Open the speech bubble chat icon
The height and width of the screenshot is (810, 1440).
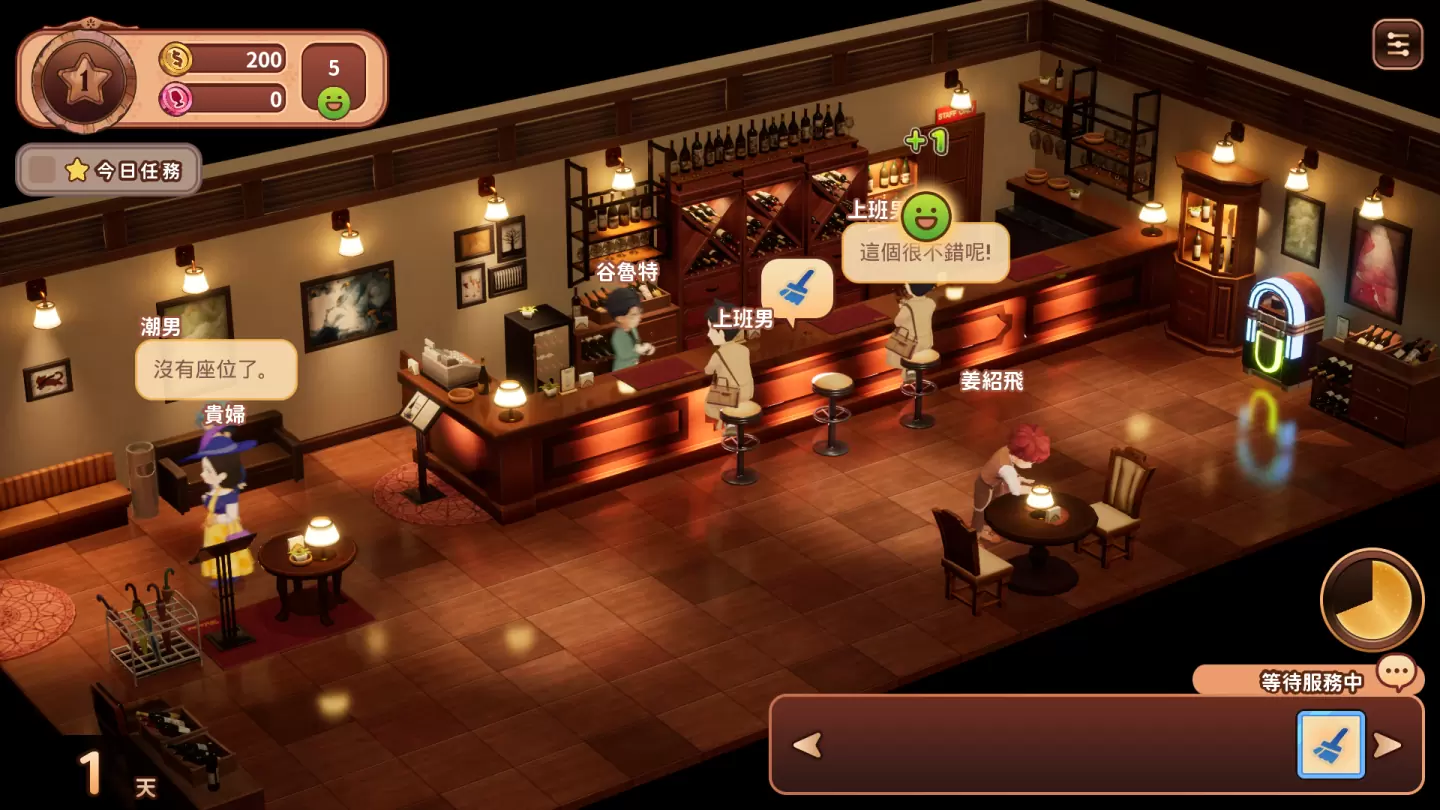(1396, 671)
